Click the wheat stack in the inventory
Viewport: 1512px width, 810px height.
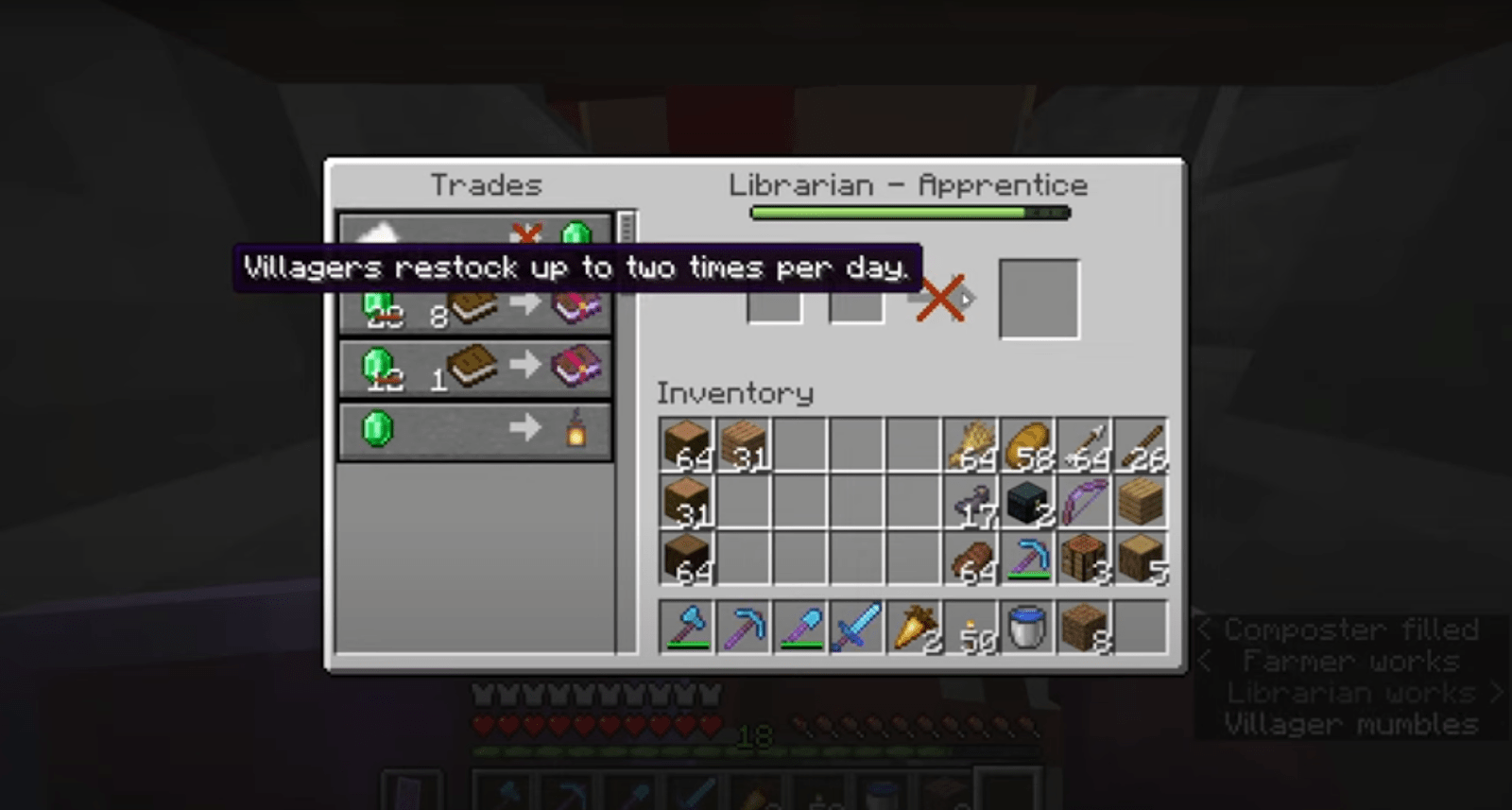[971, 440]
